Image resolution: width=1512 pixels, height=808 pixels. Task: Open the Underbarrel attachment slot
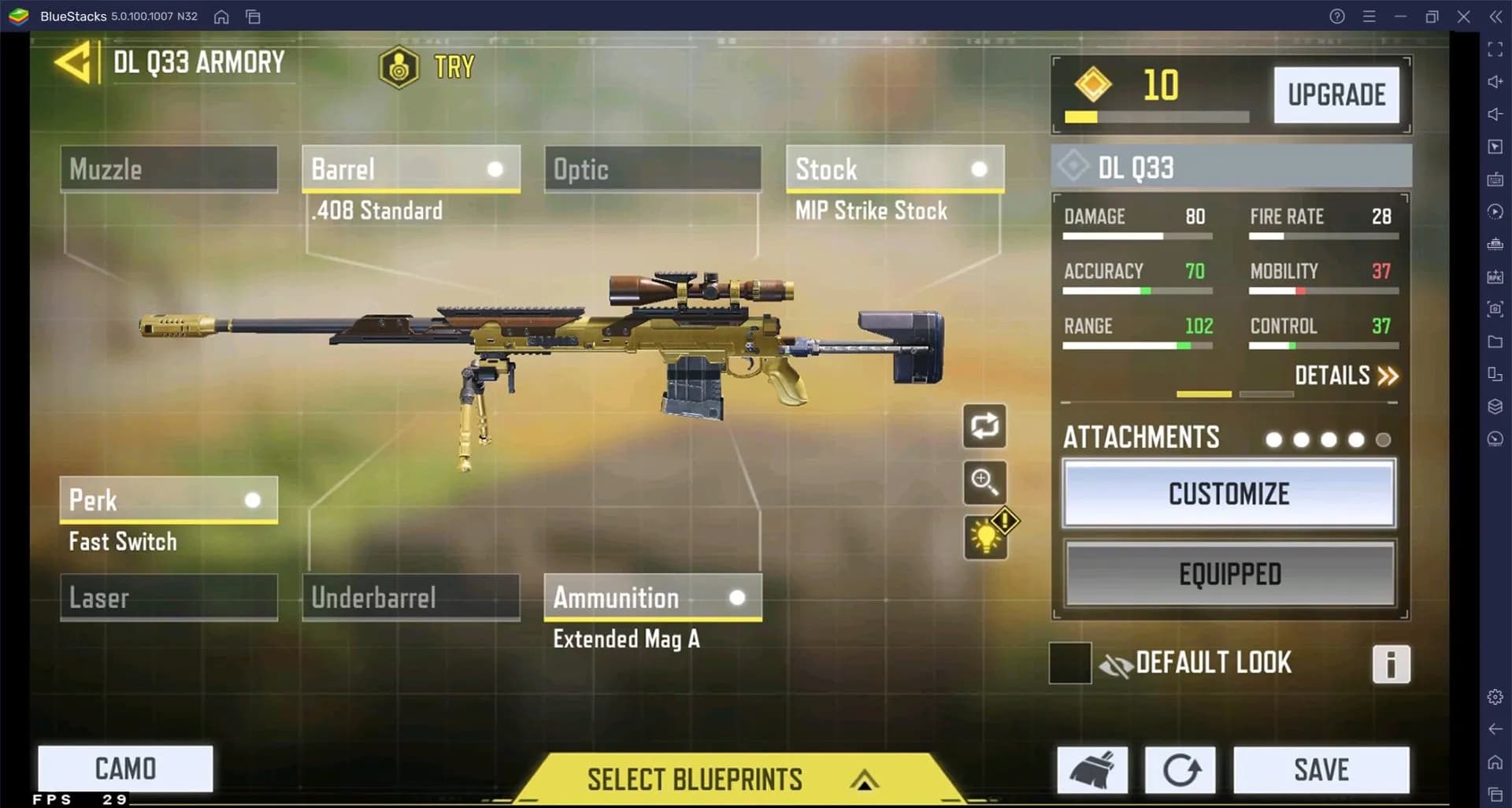410,597
